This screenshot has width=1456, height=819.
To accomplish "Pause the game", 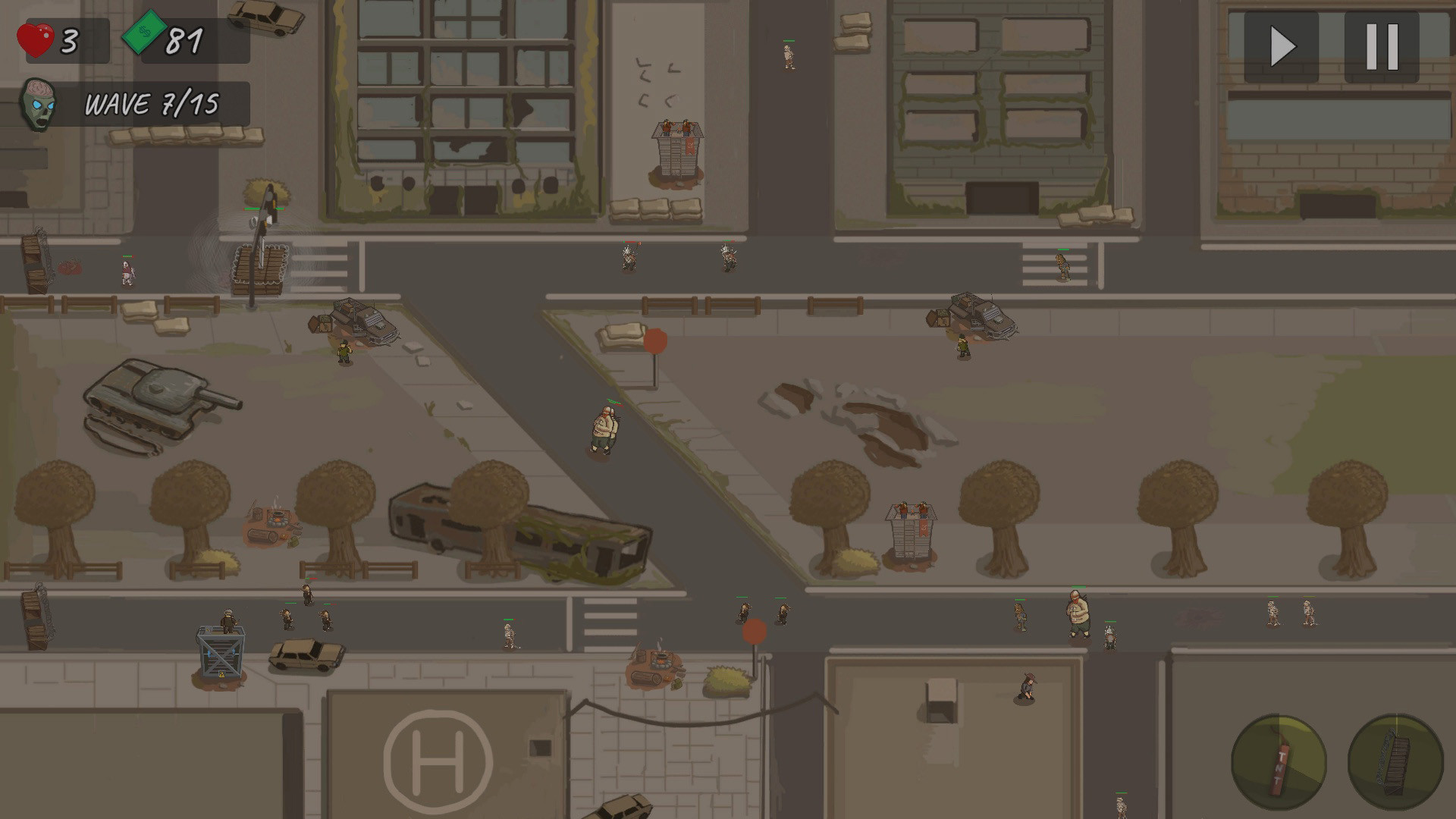I will pyautogui.click(x=1383, y=47).
